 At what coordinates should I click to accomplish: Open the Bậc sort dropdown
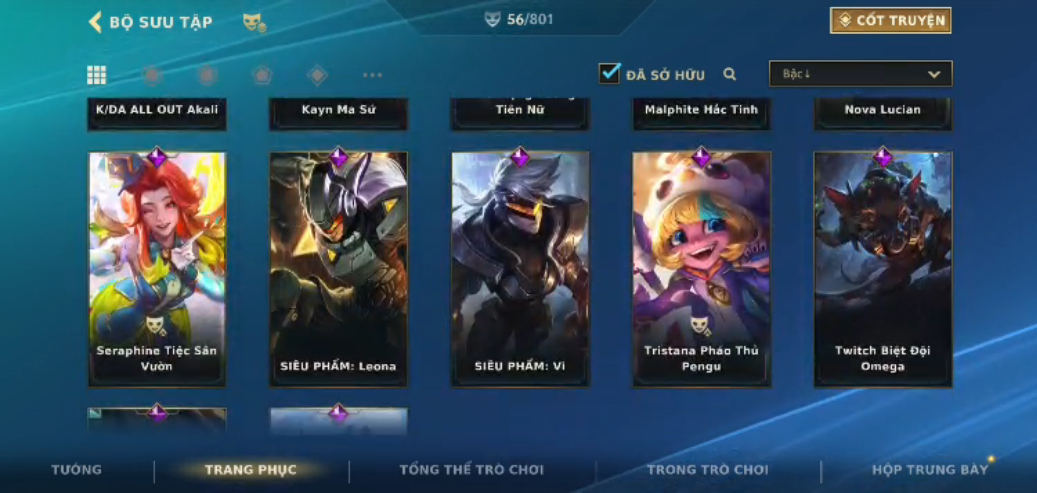pos(860,74)
